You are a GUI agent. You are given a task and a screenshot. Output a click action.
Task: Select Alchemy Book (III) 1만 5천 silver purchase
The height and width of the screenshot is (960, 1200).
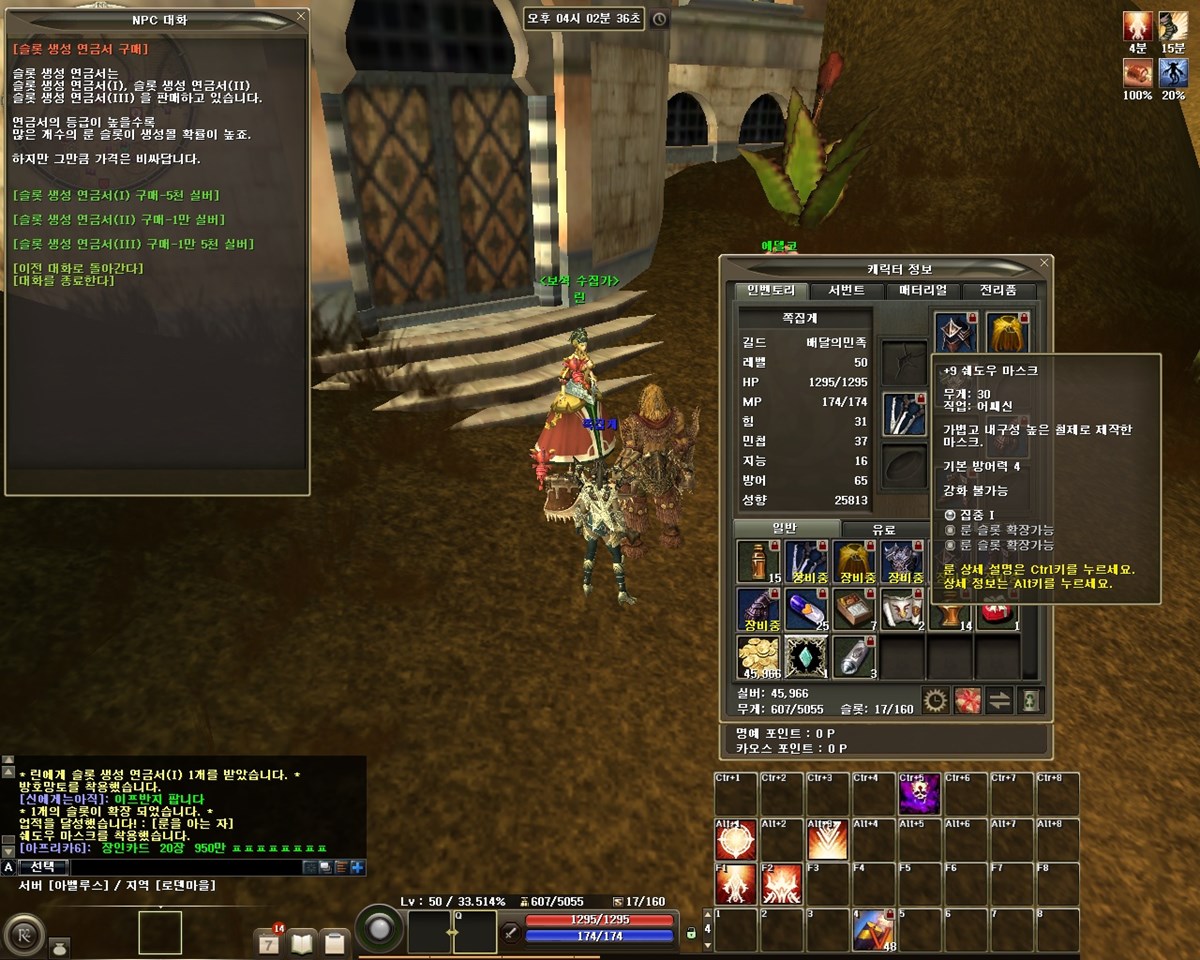(133, 245)
